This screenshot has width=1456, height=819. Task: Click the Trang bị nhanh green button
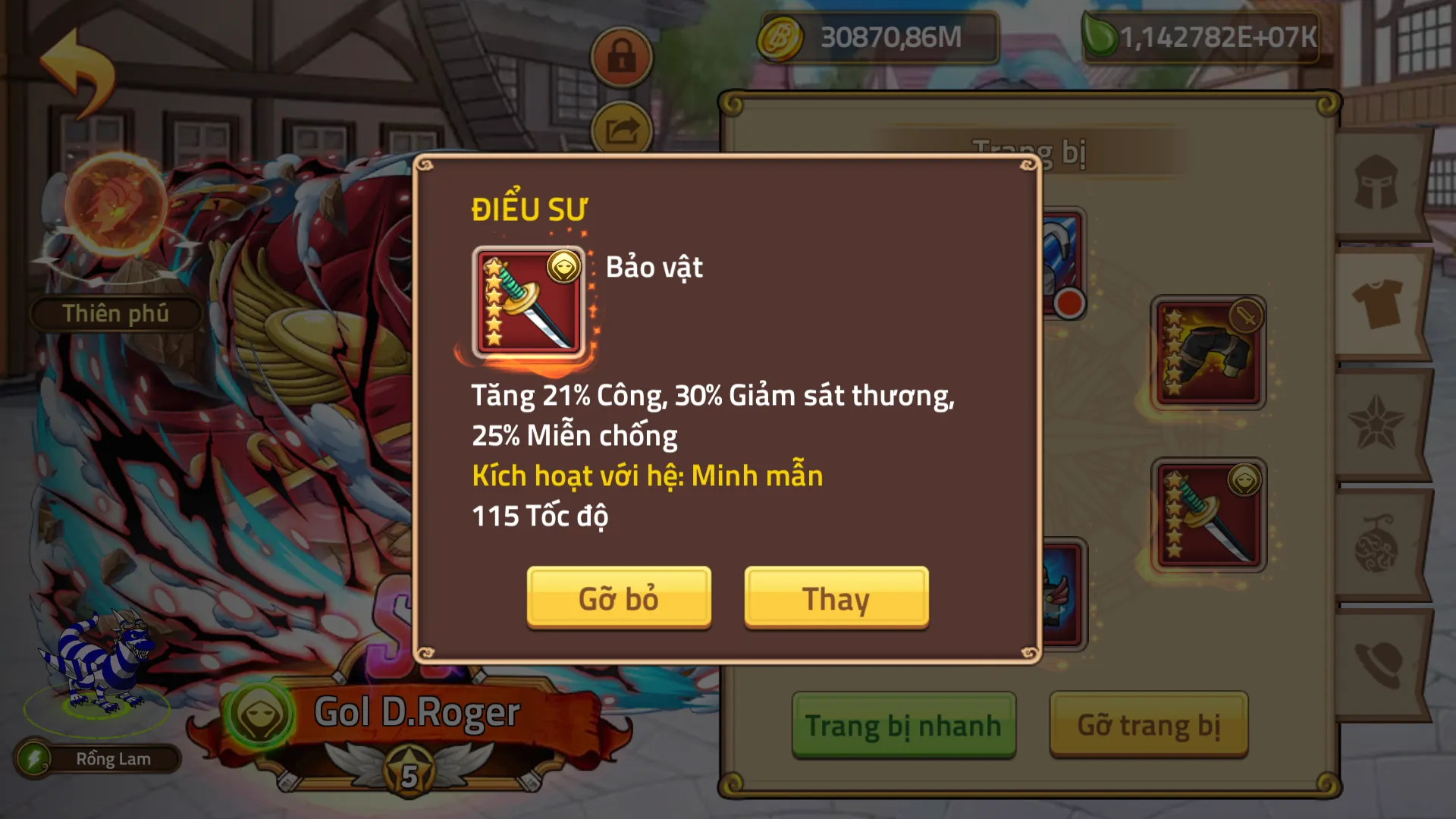[x=903, y=724]
